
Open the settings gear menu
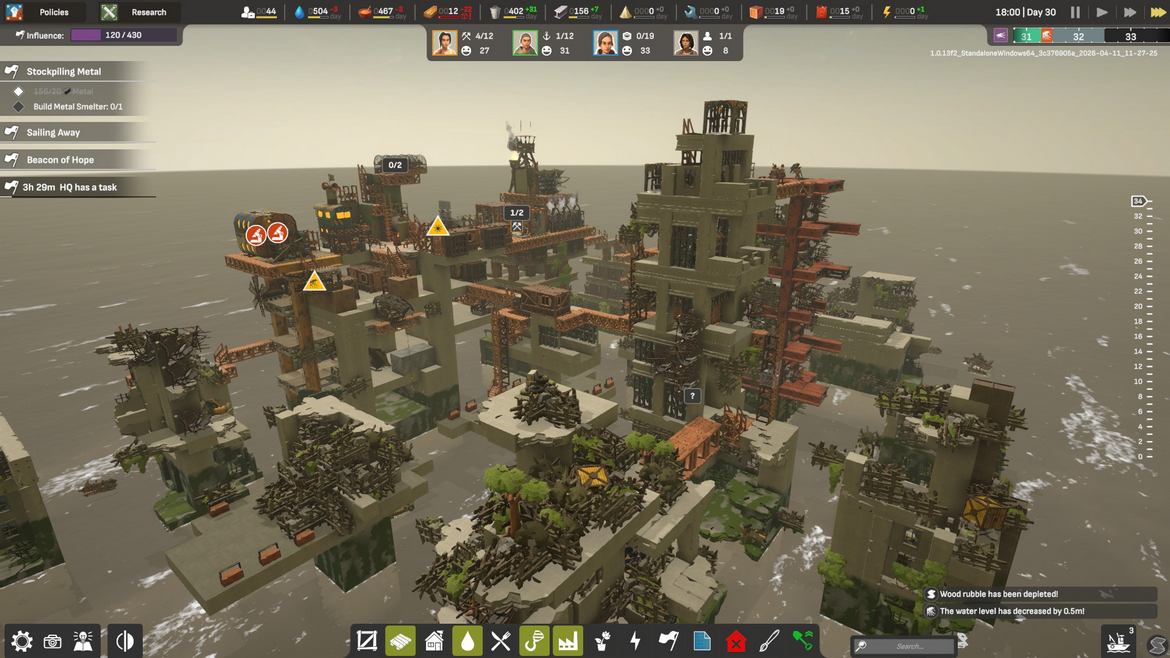22,641
